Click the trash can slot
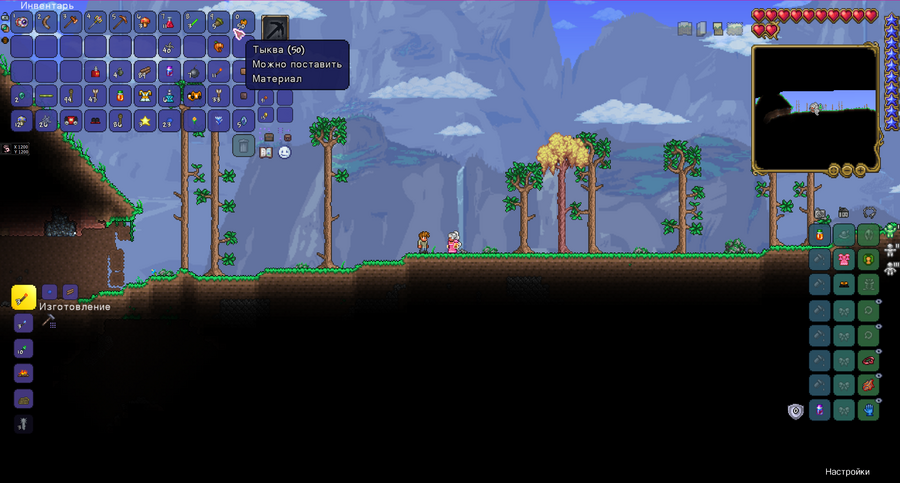Image resolution: width=900 pixels, height=483 pixels. coord(244,146)
